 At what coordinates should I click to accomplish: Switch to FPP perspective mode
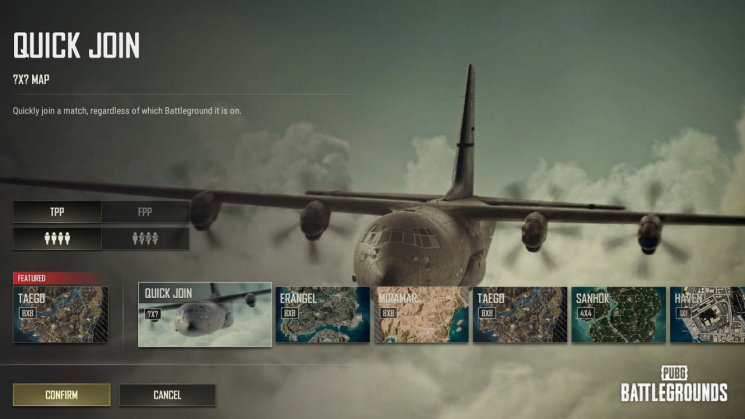tap(146, 212)
